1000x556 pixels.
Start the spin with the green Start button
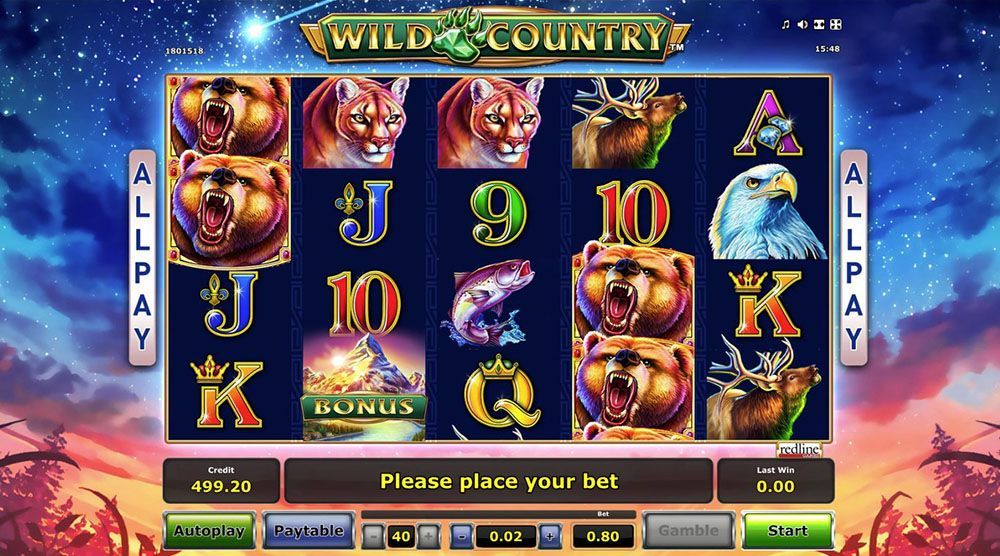[x=788, y=530]
